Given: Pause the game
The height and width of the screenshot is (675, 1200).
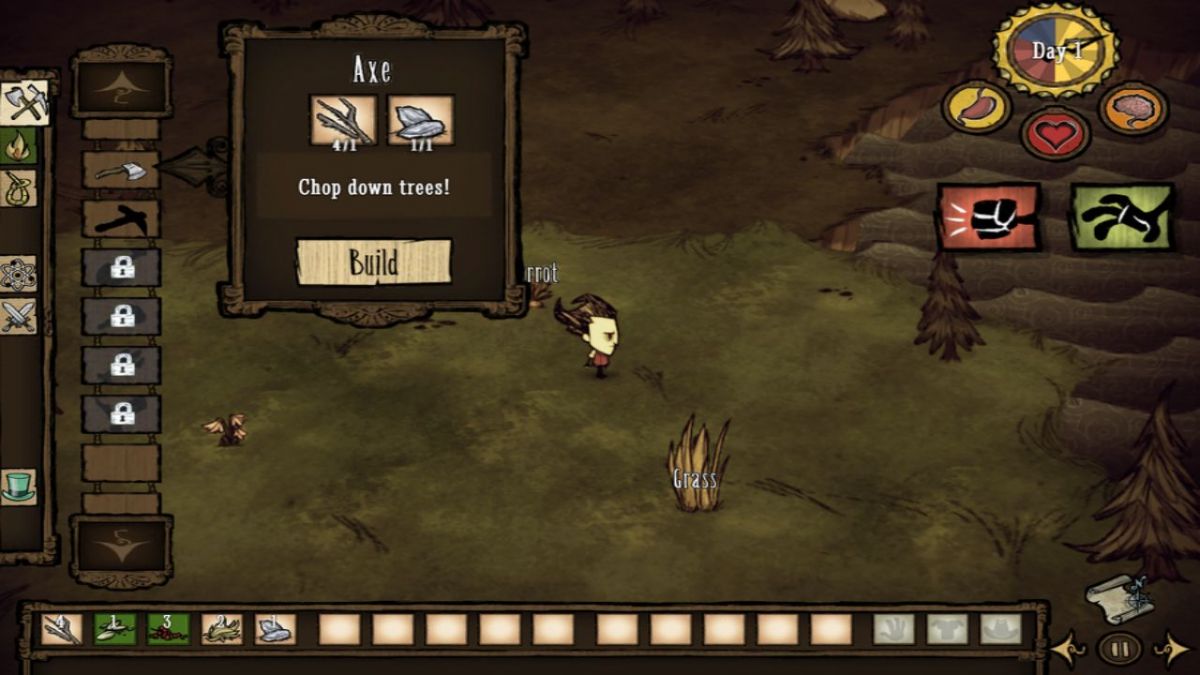Looking at the screenshot, I should 1119,649.
